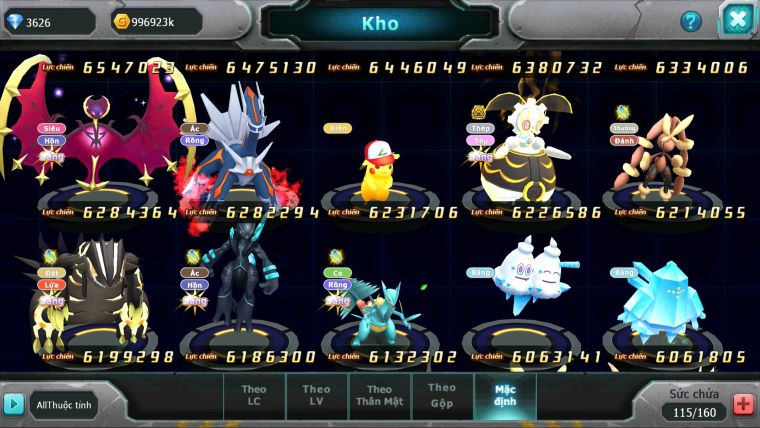760x428 pixels.
Task: Close the Kho storage window
Action: click(738, 20)
